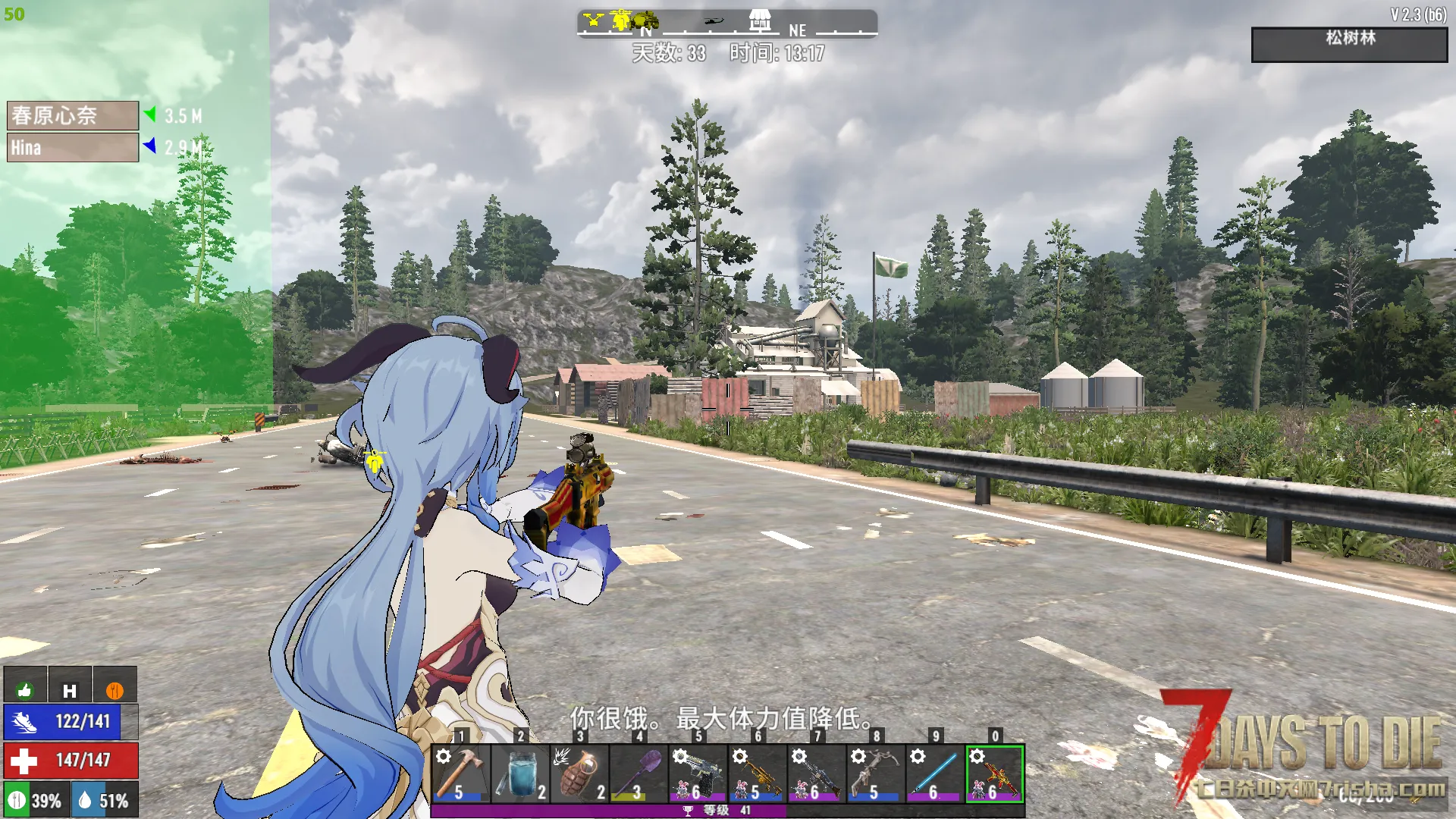Click the yellow drone compass marker
The width and height of the screenshot is (1456, 819).
click(x=593, y=20)
